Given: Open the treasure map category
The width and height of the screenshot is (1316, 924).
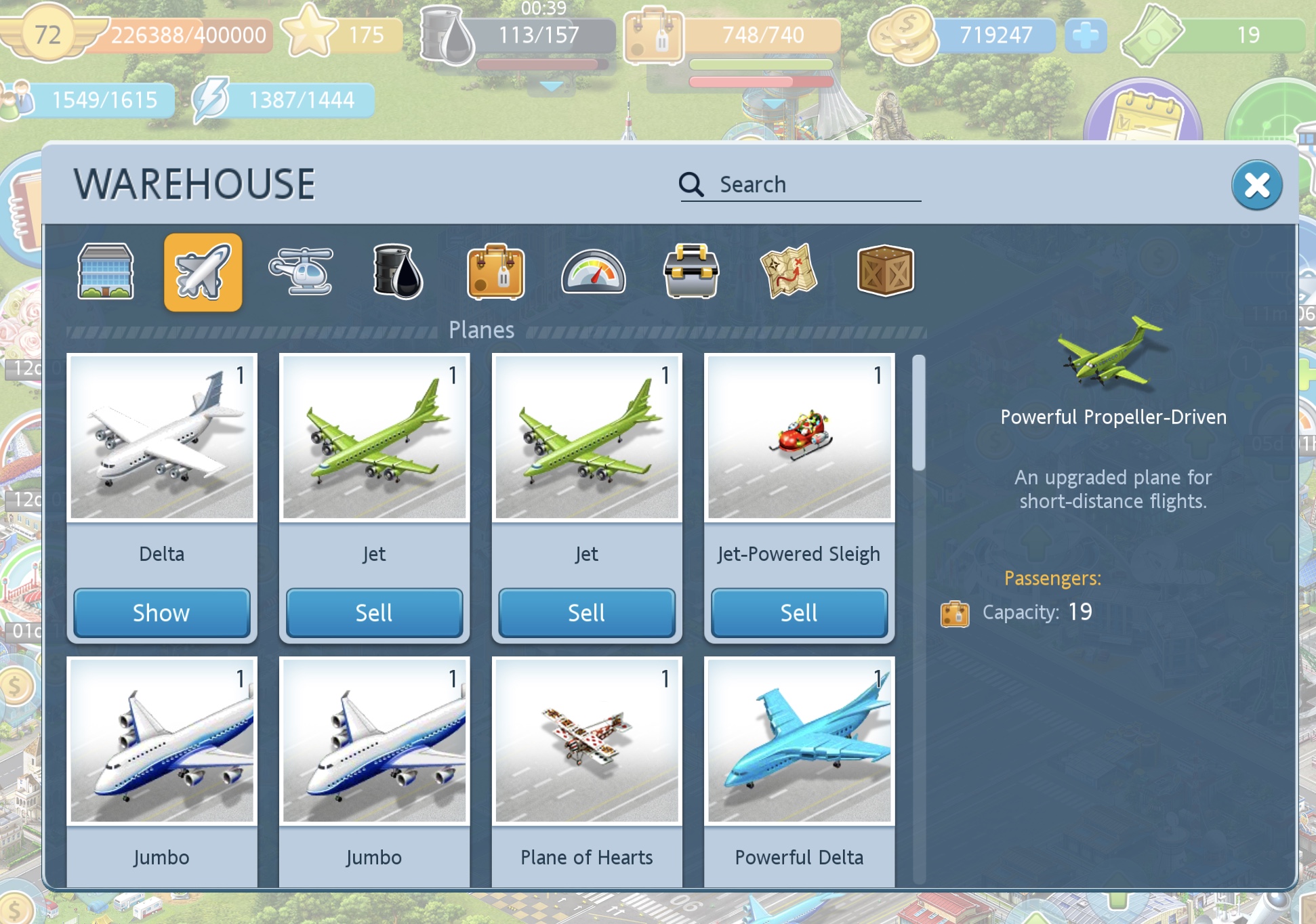Looking at the screenshot, I should point(788,272).
